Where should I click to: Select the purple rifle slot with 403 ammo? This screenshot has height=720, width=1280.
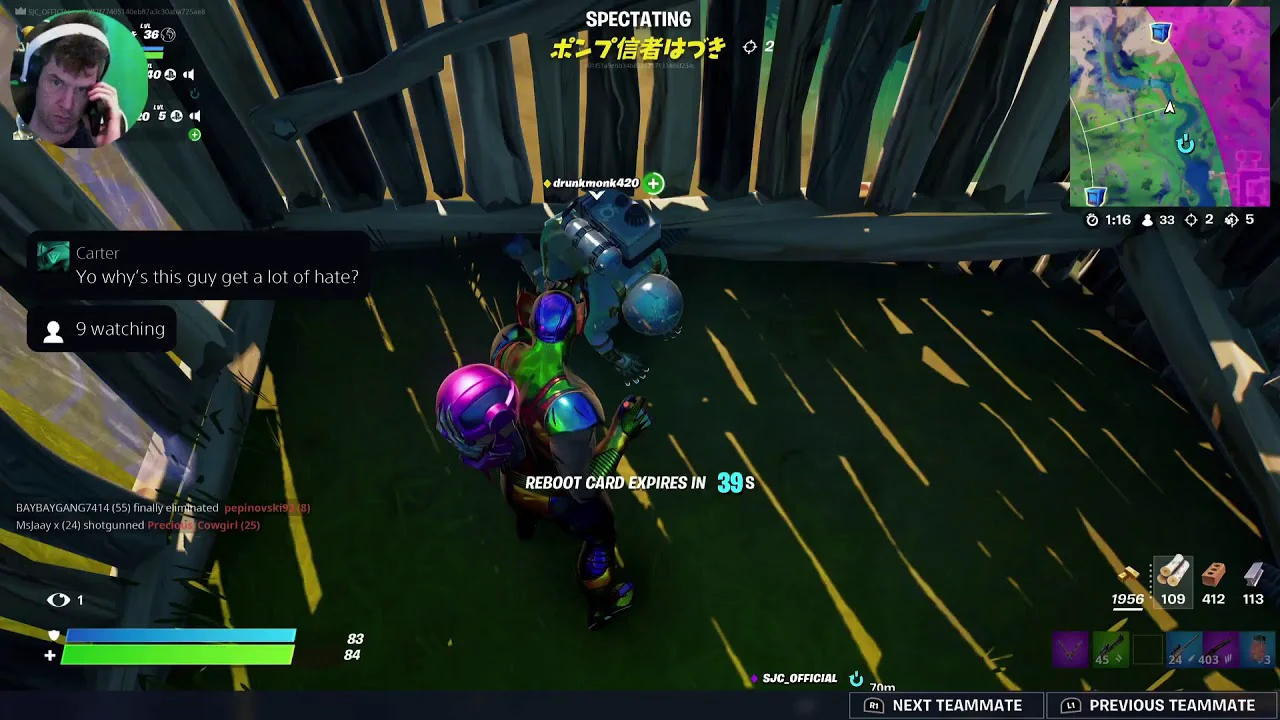pyautogui.click(x=1221, y=650)
